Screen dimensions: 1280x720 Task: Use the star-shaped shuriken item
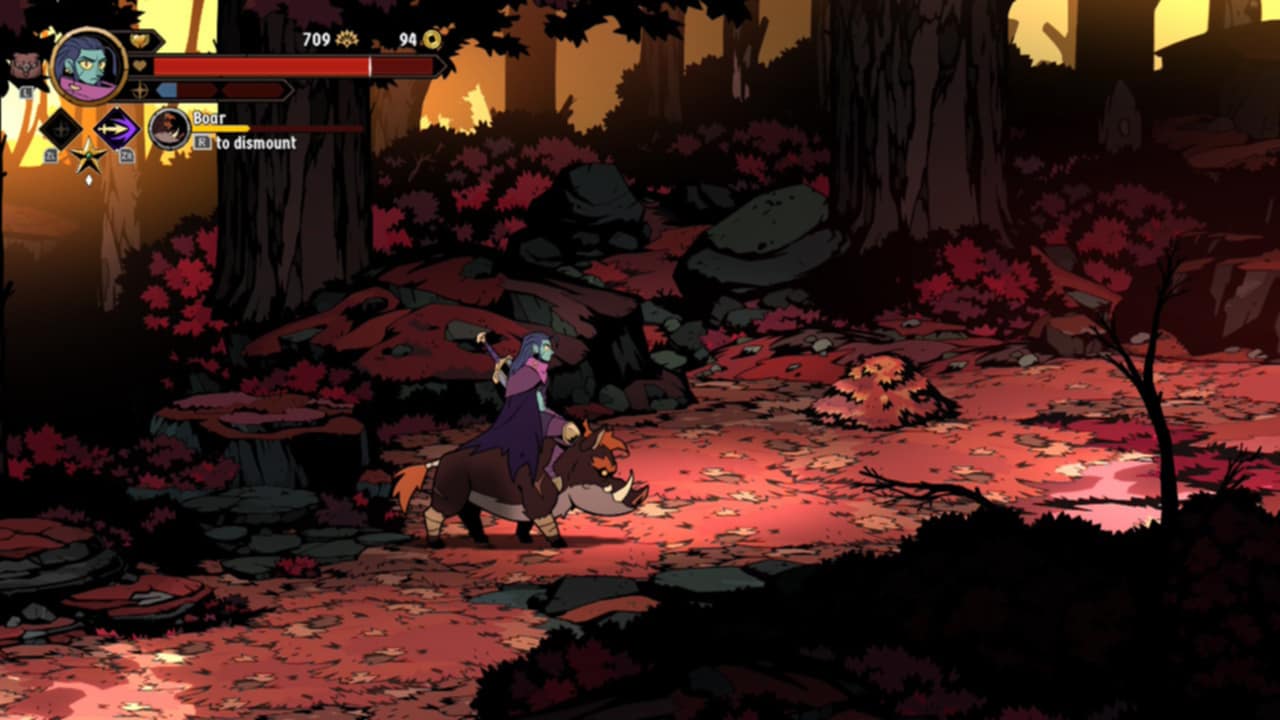coord(88,157)
